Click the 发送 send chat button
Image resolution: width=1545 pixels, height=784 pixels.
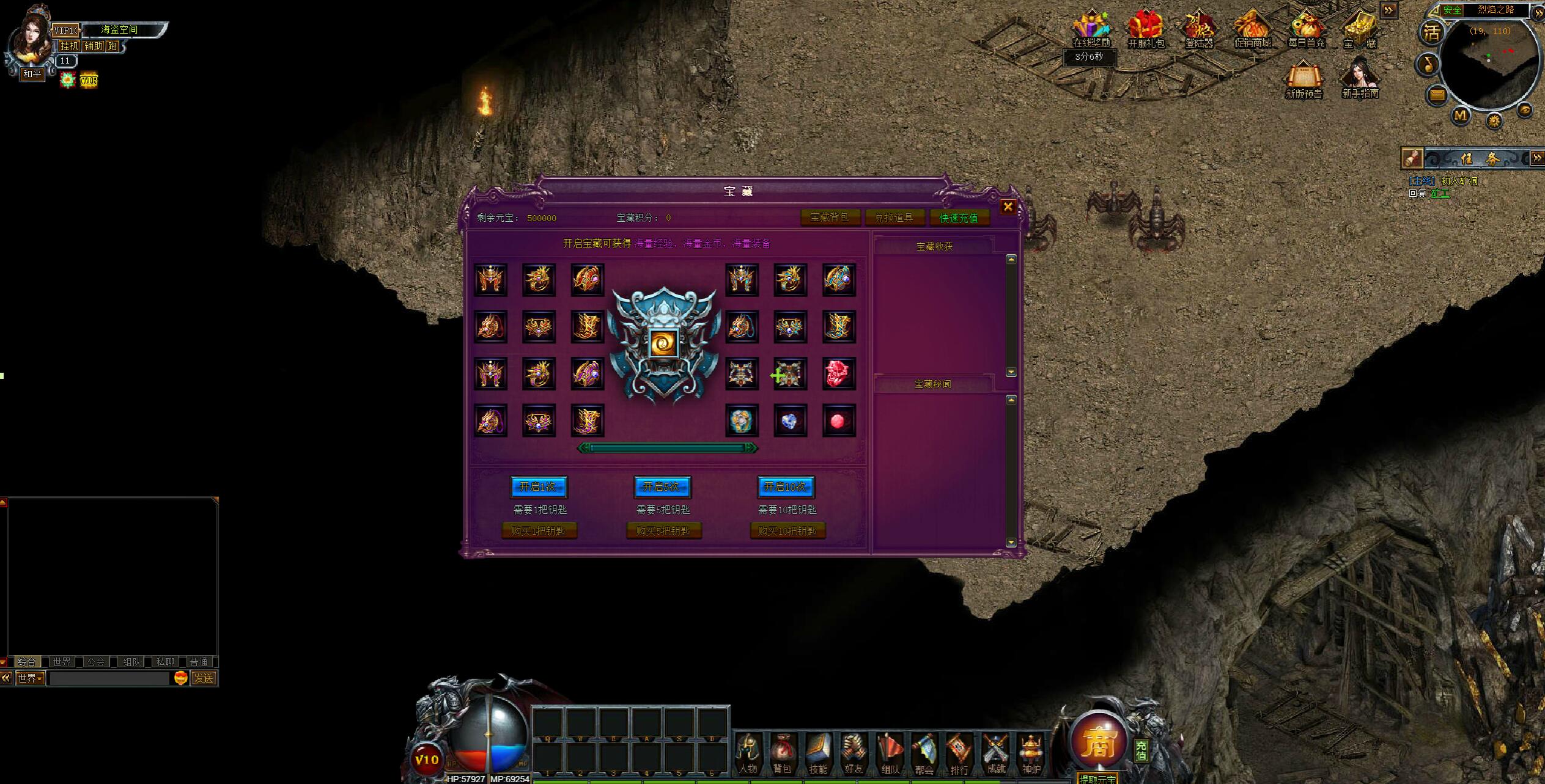pyautogui.click(x=204, y=678)
